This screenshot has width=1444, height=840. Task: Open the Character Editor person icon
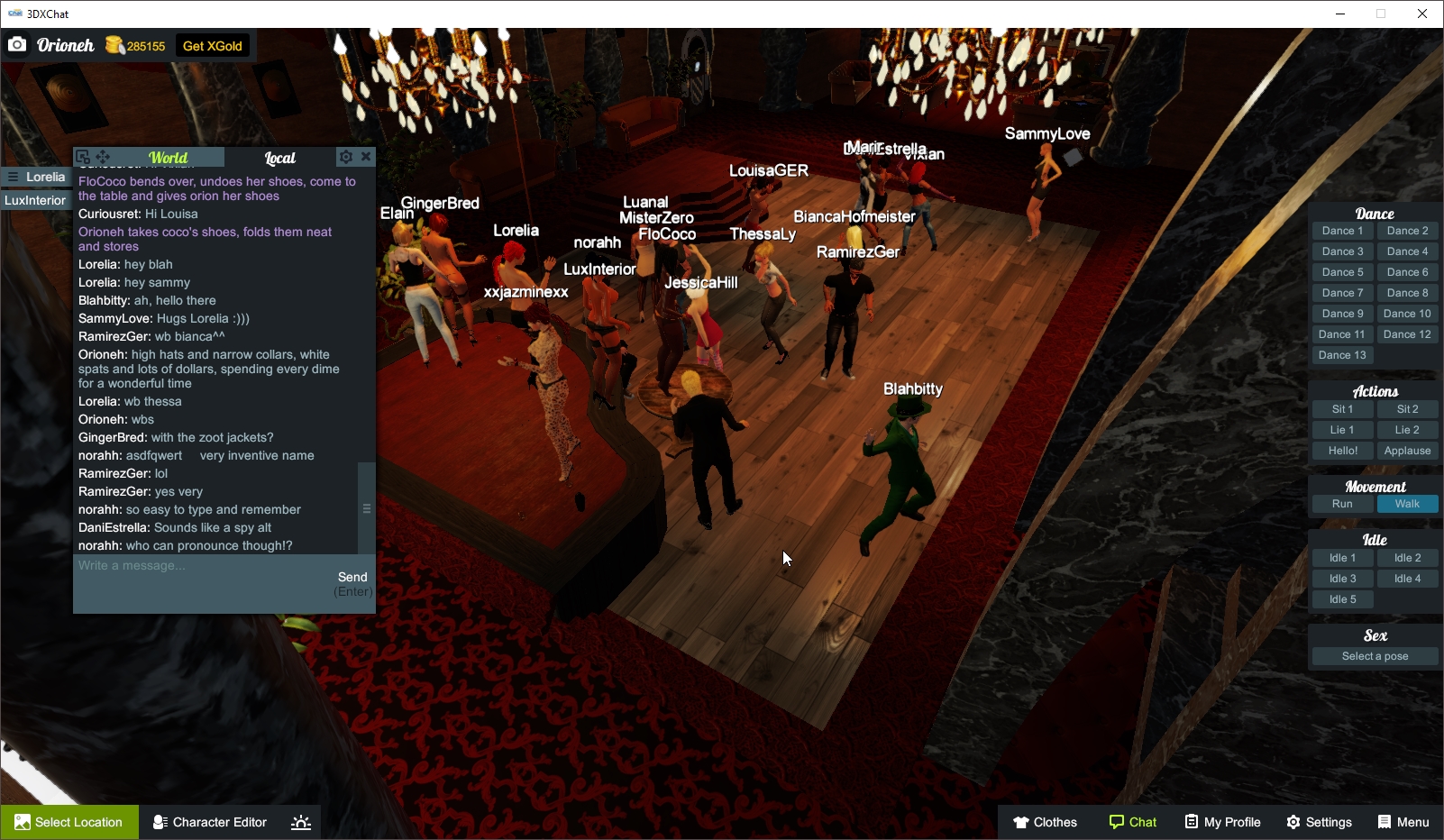click(x=159, y=822)
